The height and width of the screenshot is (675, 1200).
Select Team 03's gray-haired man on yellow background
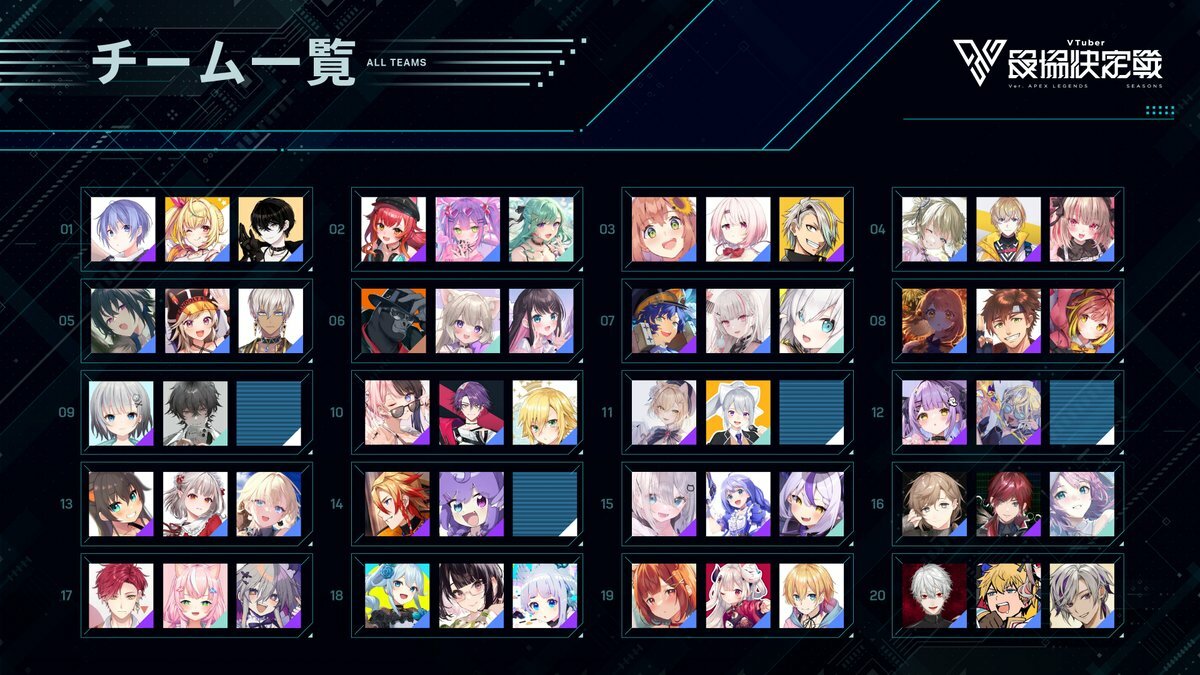pos(811,229)
